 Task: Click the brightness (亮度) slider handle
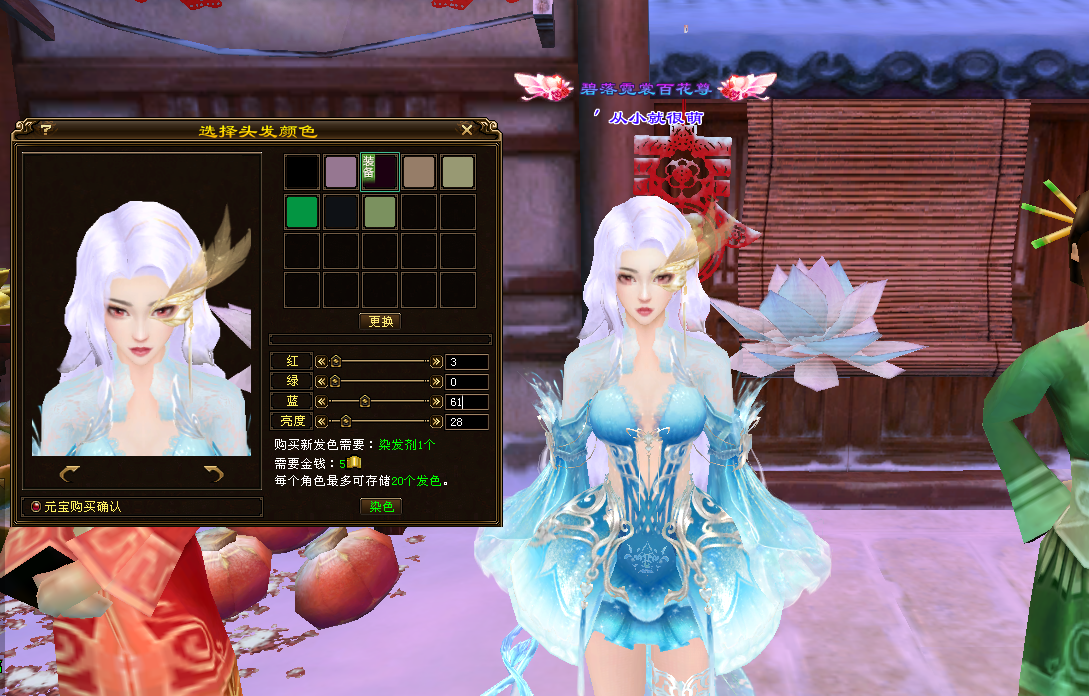tap(346, 421)
